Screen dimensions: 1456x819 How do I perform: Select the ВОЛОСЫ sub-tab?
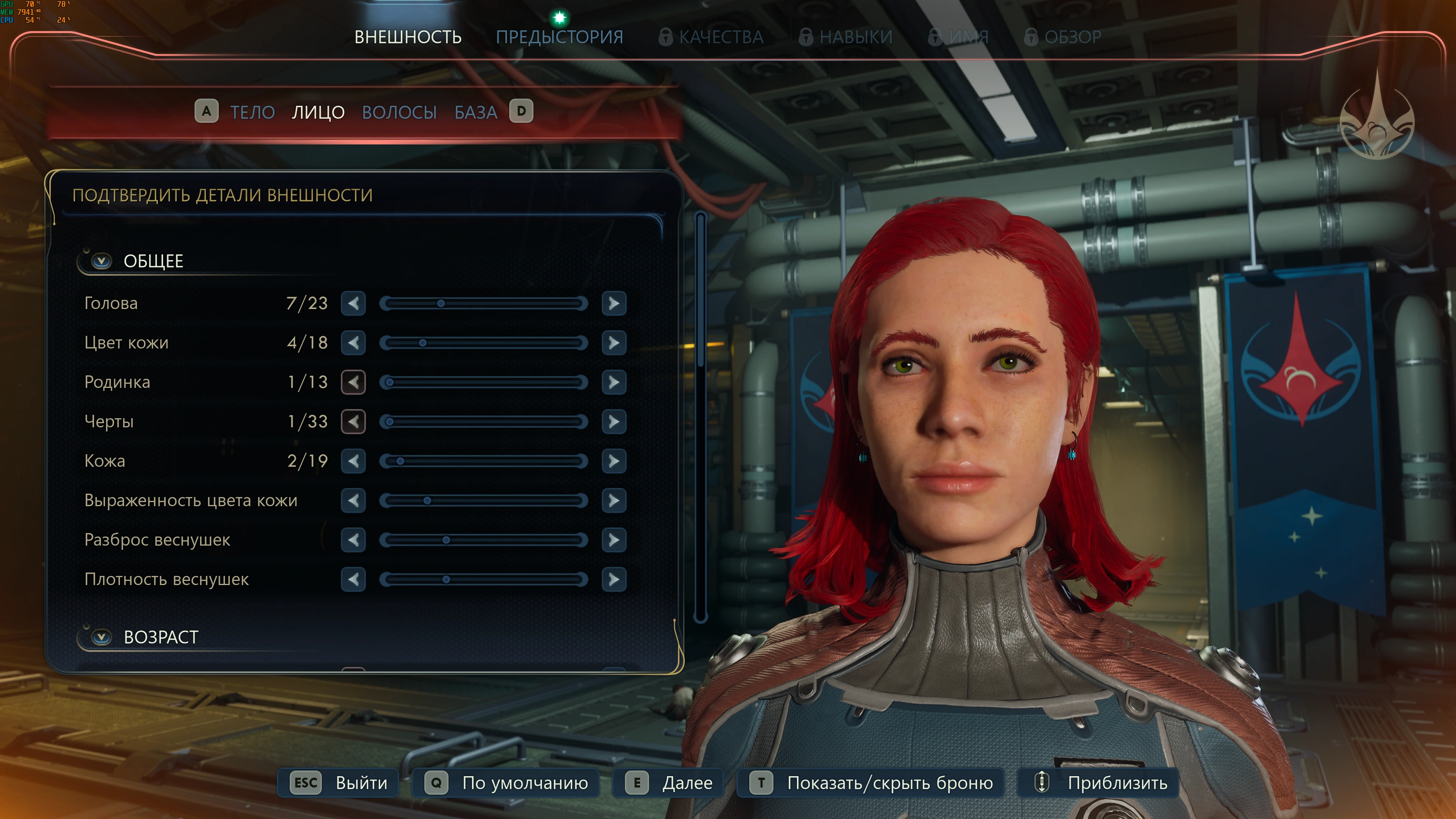(x=399, y=112)
